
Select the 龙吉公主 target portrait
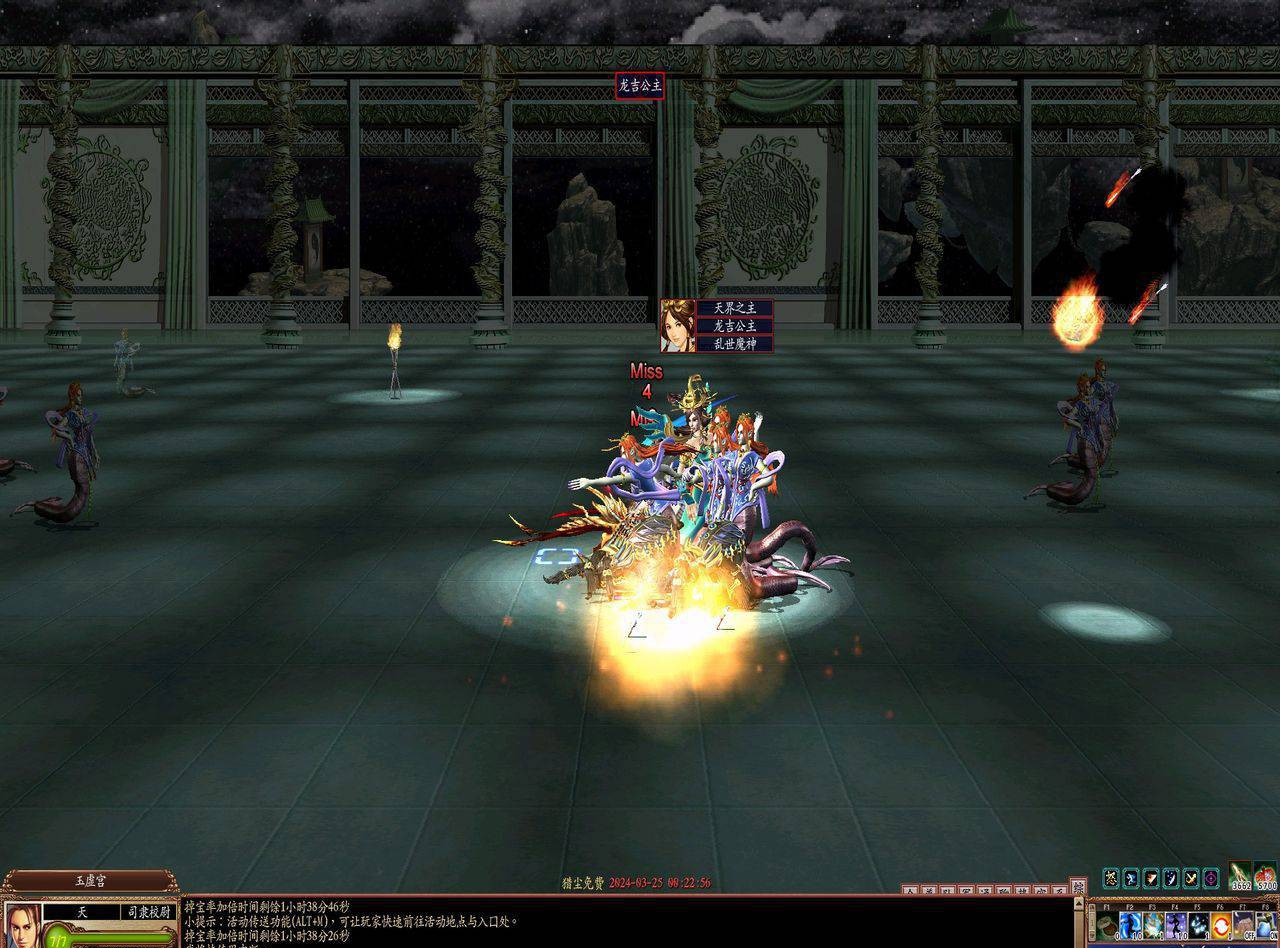tap(678, 325)
